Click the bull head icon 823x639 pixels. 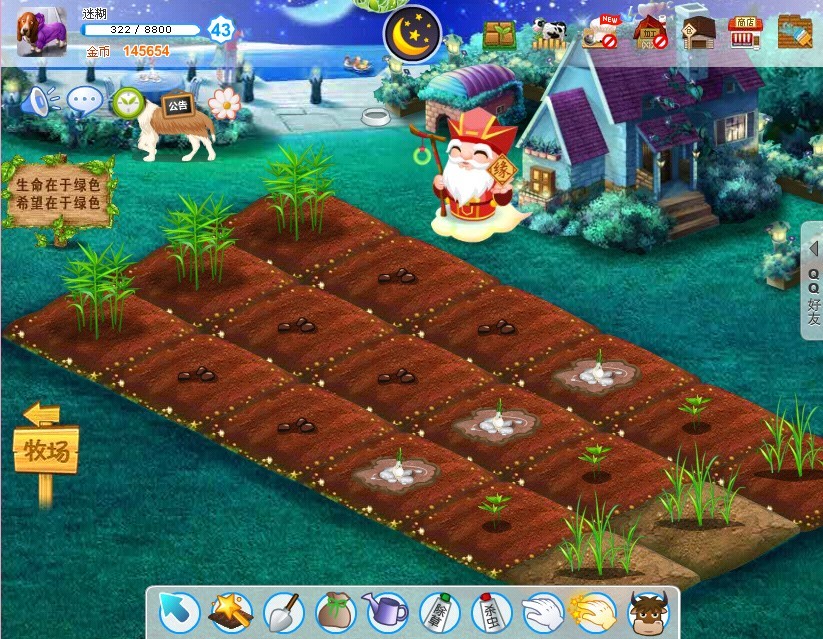(x=647, y=610)
